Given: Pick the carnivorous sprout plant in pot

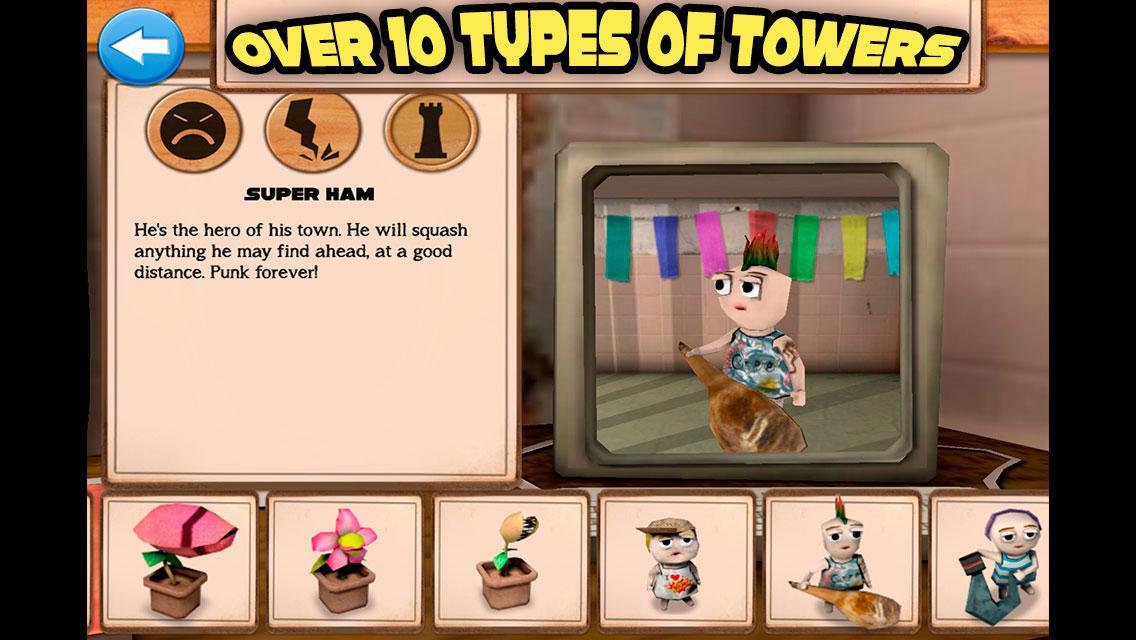Looking at the screenshot, I should [x=508, y=562].
